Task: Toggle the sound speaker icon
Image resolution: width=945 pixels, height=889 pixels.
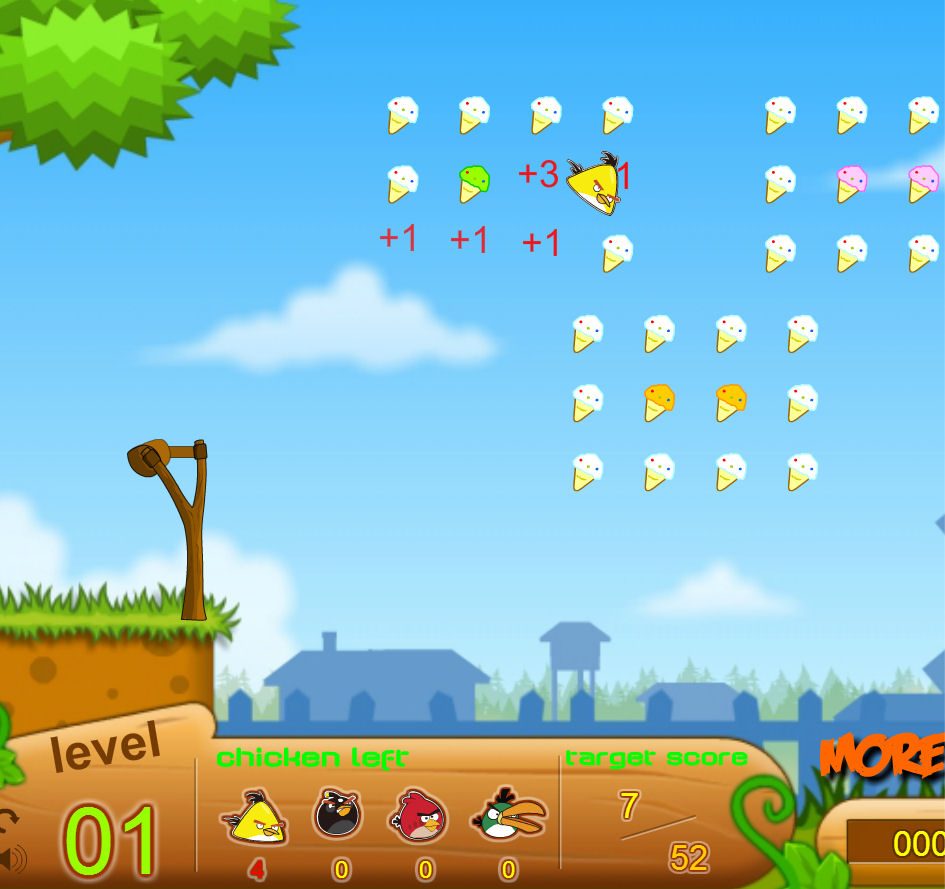Action: click(13, 858)
